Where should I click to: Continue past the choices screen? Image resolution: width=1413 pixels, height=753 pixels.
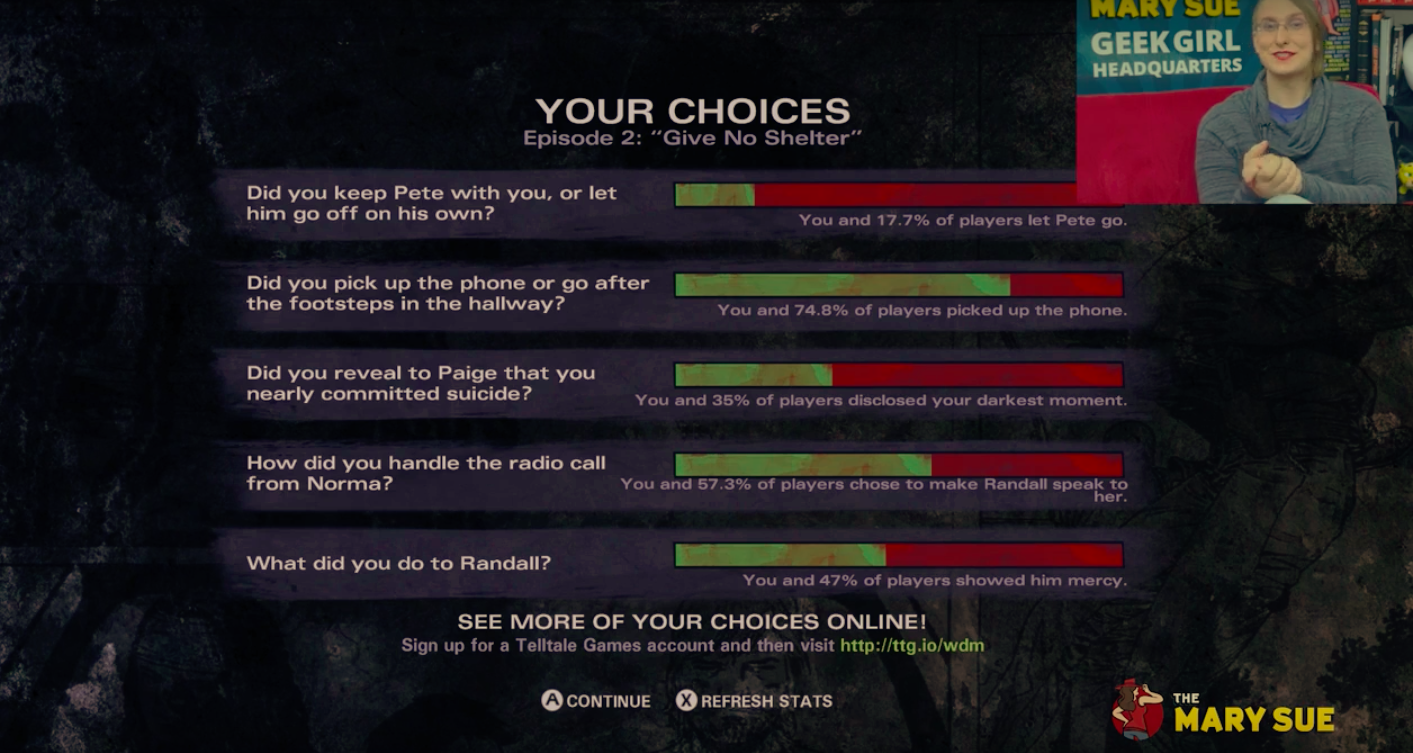(596, 701)
